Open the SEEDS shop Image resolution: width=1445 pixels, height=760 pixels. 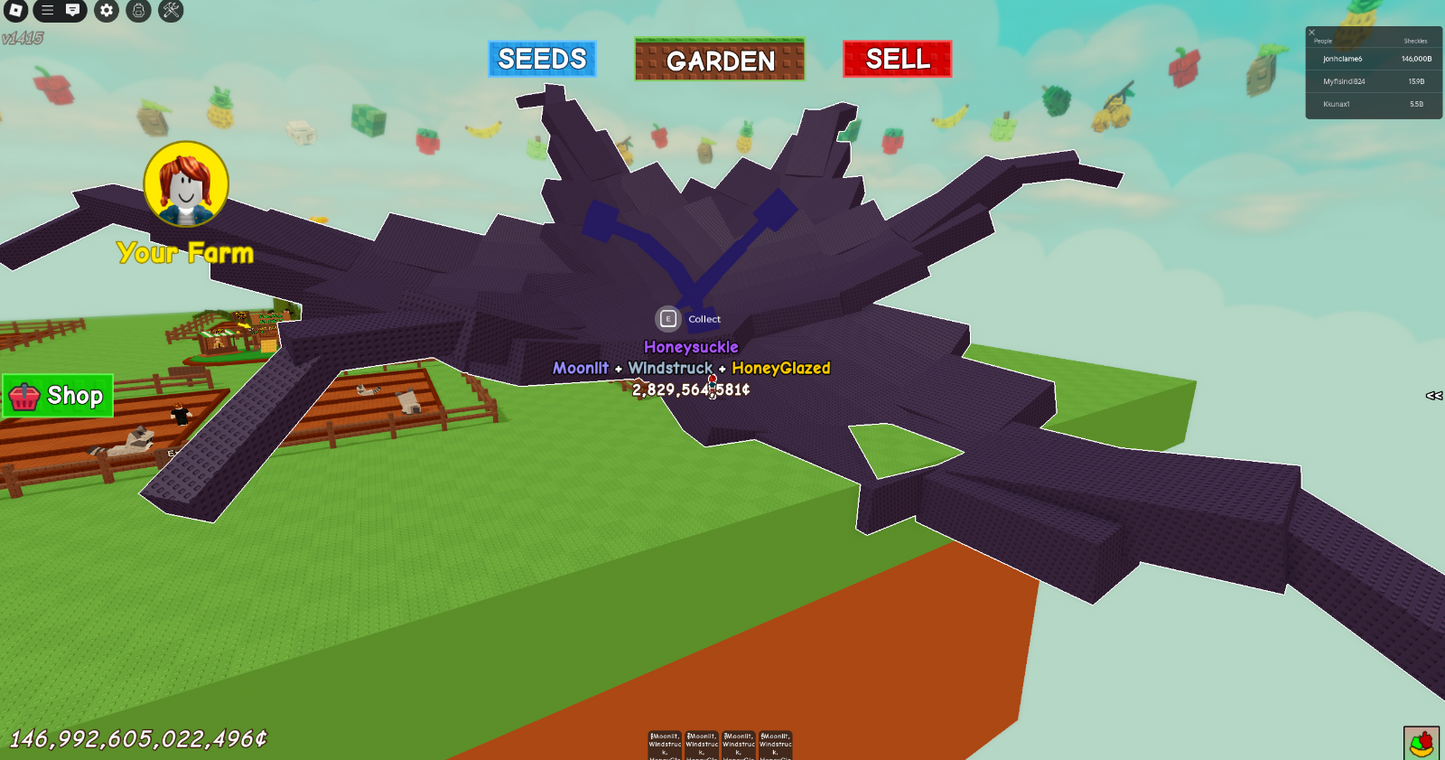[x=541, y=58]
